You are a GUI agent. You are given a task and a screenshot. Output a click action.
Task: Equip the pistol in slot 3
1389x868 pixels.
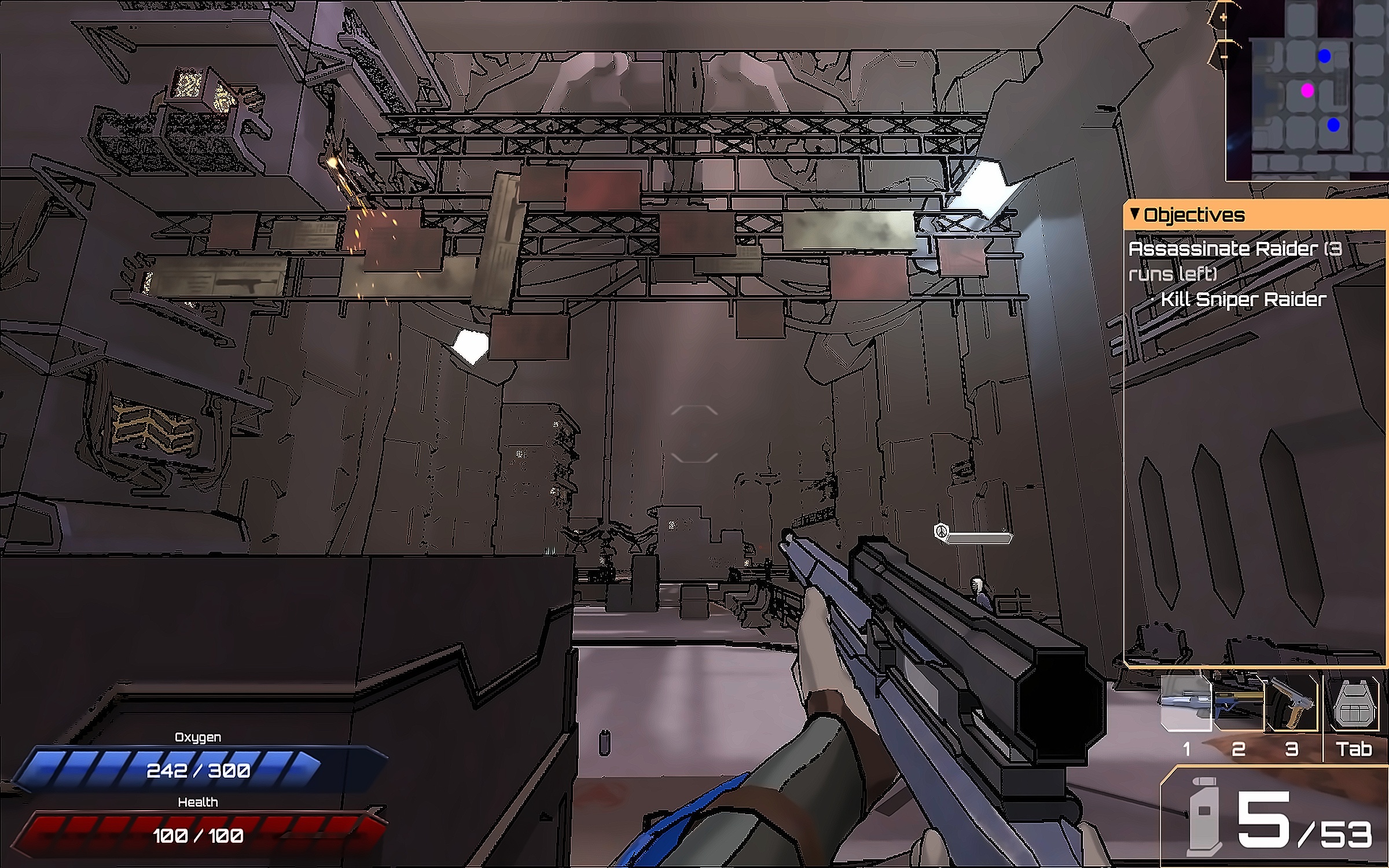[x=1291, y=704]
